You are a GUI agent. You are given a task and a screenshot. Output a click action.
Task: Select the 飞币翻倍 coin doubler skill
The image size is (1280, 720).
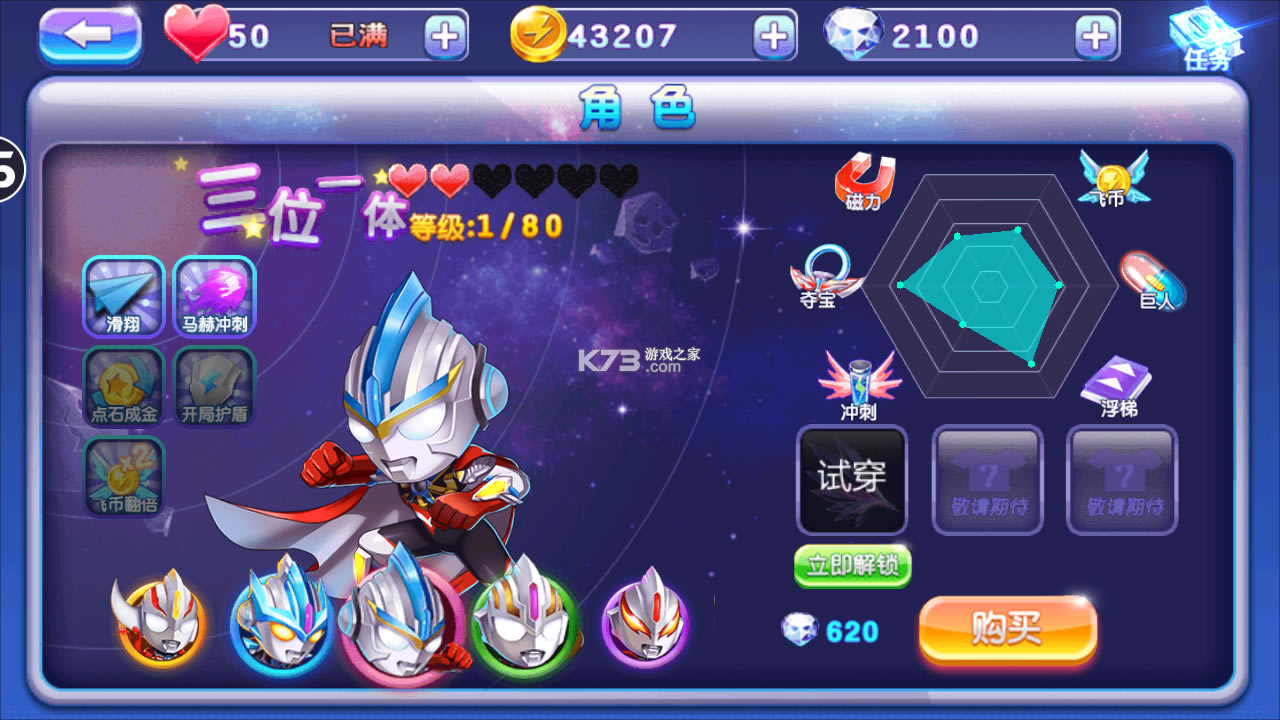coord(122,478)
